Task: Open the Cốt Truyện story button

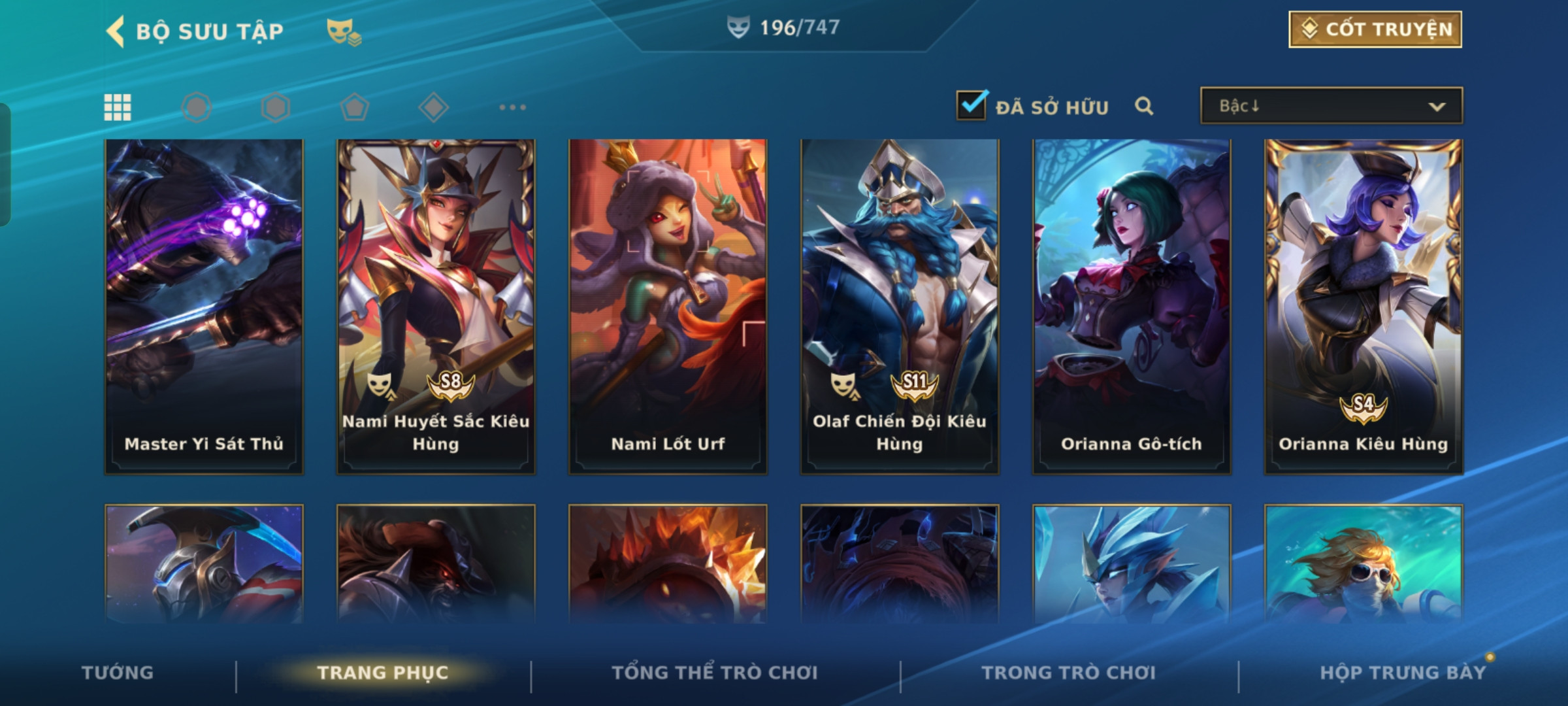Action: (x=1375, y=29)
